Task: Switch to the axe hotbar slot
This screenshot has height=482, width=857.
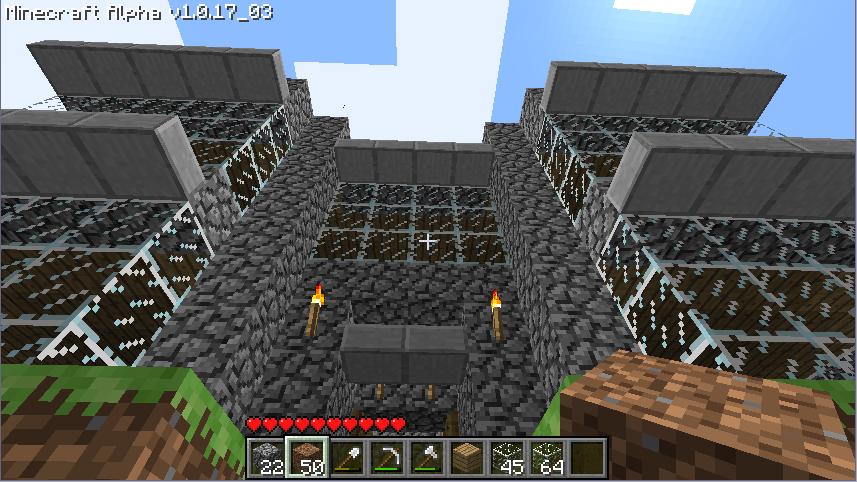Action: point(426,458)
